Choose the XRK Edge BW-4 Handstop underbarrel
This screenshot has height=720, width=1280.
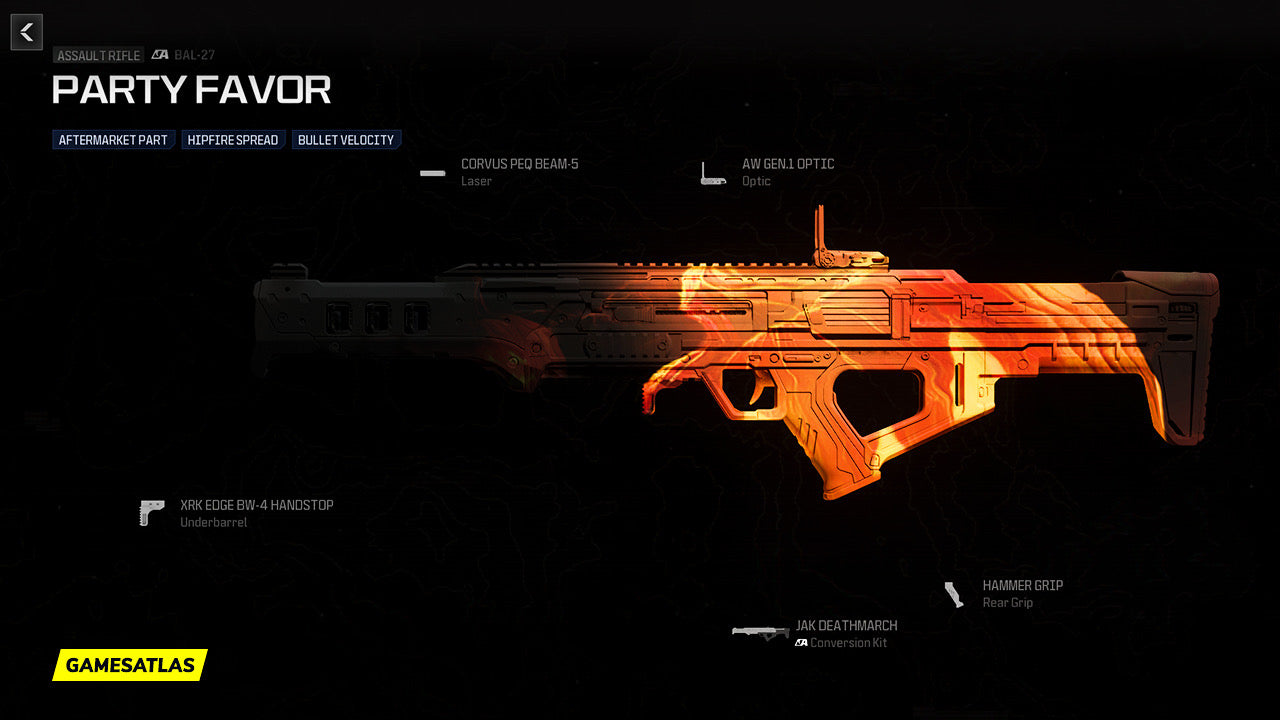click(x=256, y=506)
